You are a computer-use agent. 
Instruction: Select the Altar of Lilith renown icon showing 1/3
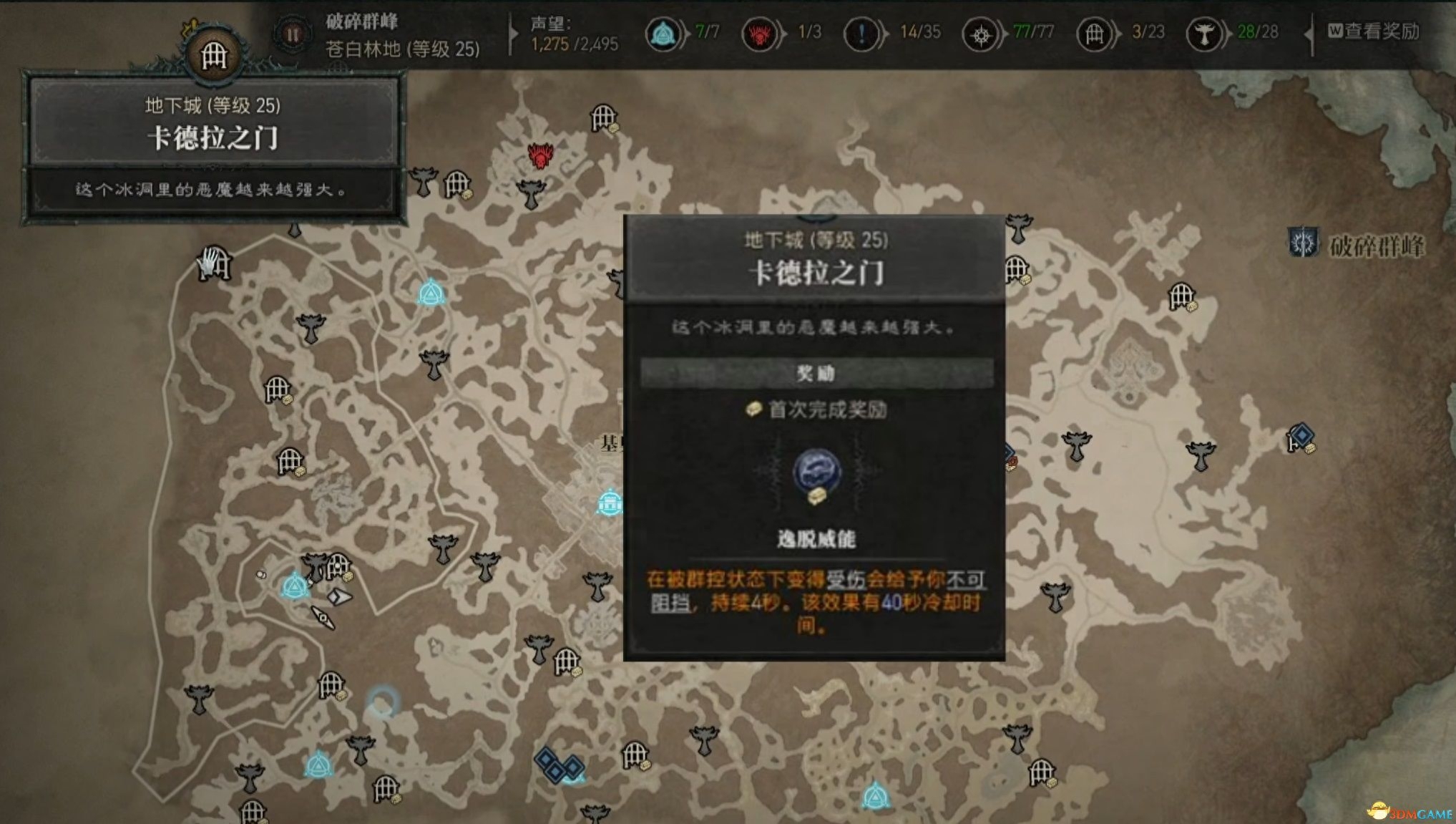coord(760,32)
